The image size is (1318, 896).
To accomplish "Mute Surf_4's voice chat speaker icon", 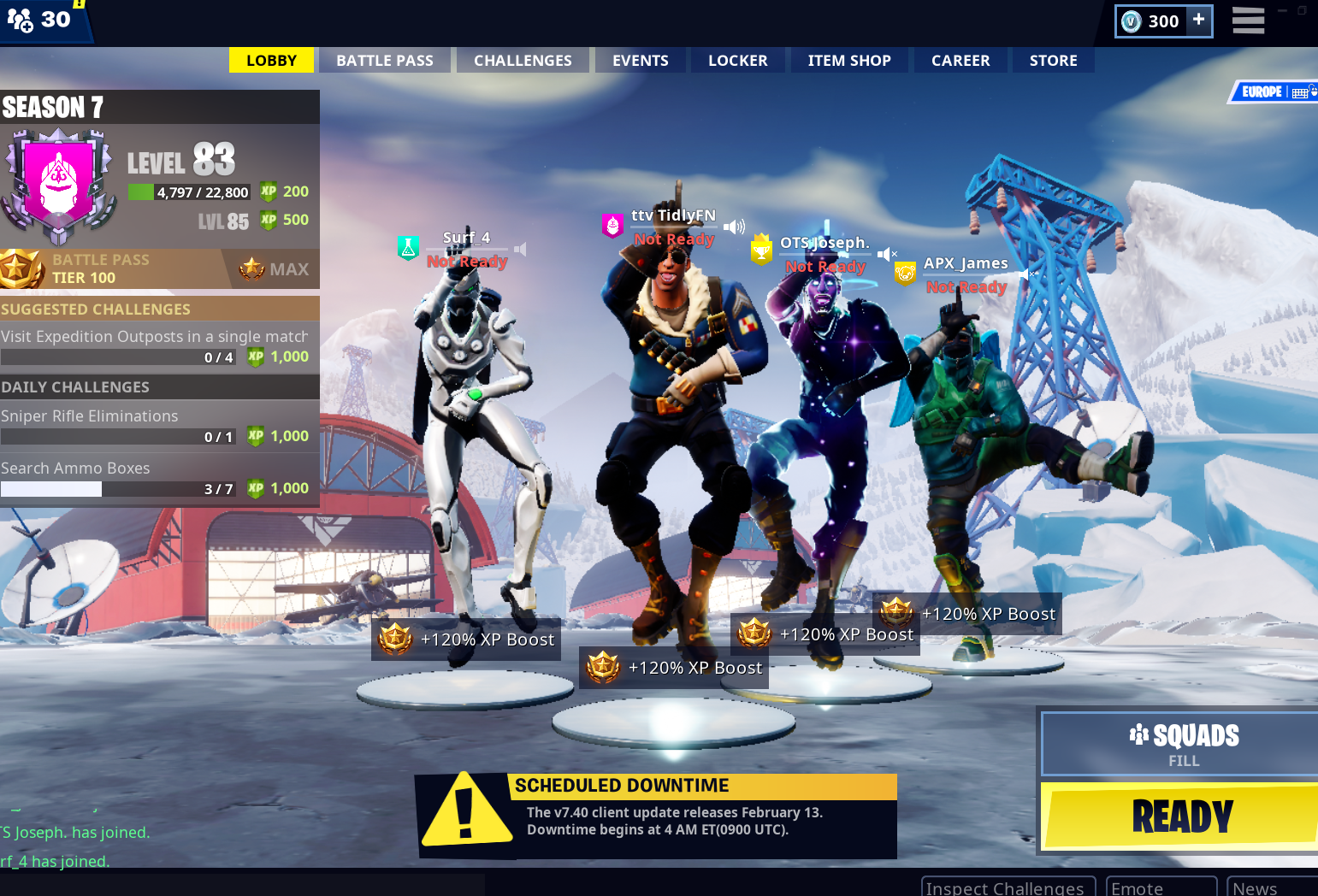I will coord(519,249).
